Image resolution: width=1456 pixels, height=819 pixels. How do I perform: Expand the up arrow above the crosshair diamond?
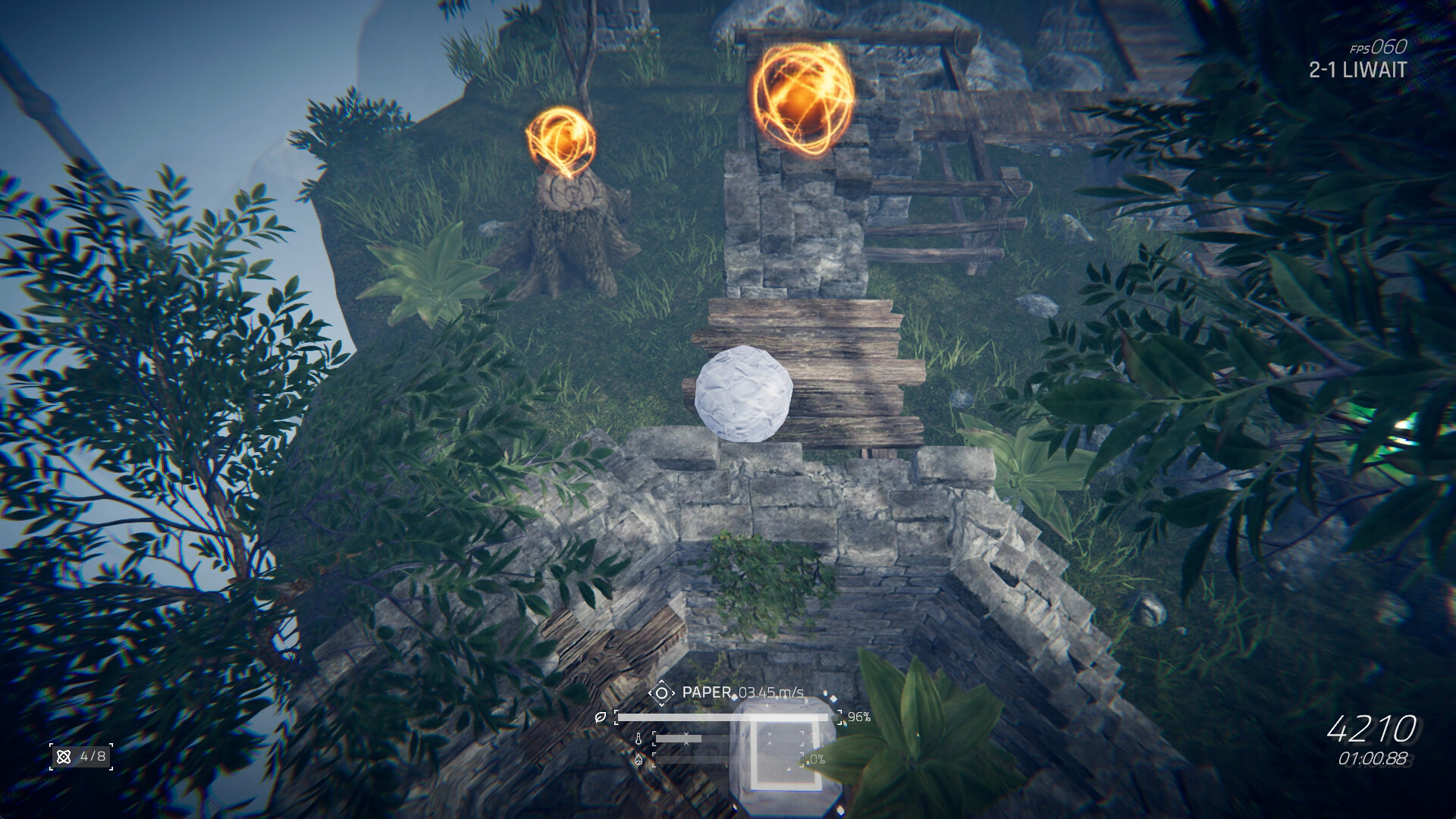[x=662, y=682]
